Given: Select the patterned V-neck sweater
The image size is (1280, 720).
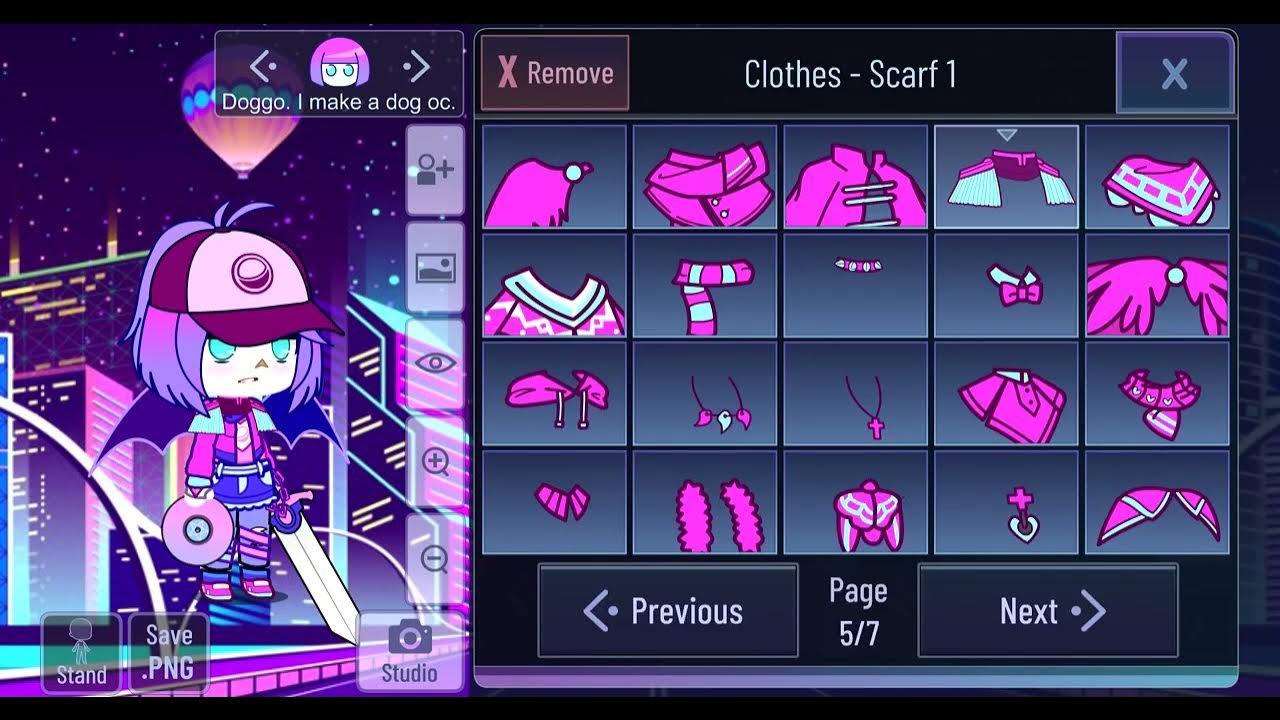Looking at the screenshot, I should click(554, 285).
